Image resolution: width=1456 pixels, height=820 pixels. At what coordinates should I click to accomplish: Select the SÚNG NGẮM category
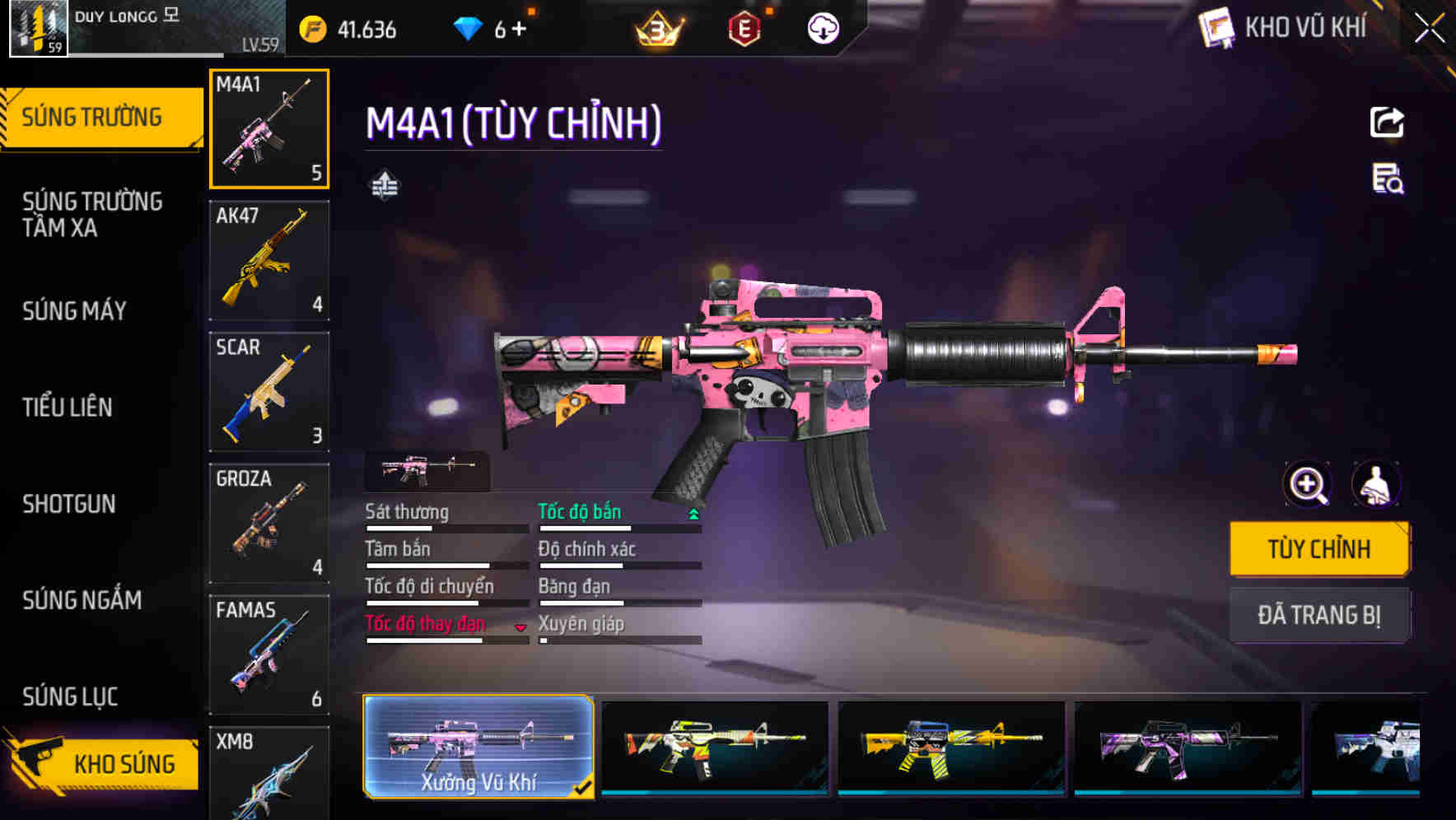coord(82,600)
